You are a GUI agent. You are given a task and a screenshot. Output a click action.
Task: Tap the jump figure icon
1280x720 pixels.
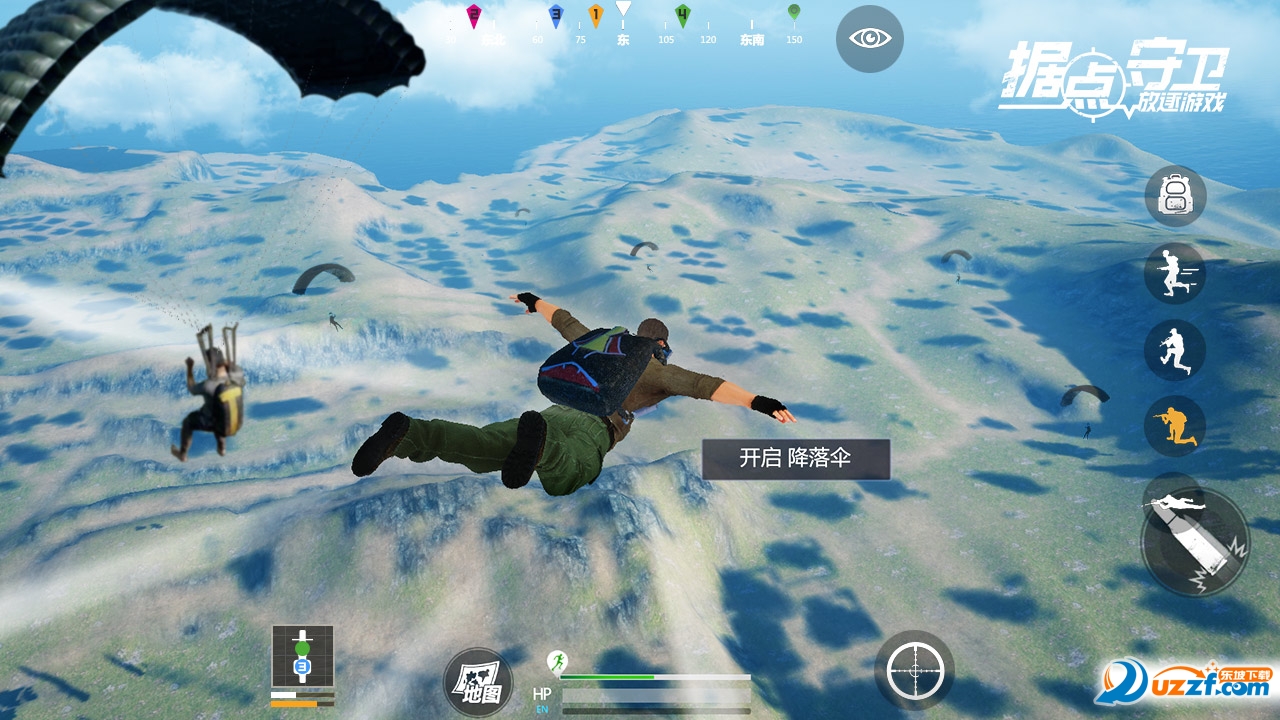coord(1174,350)
